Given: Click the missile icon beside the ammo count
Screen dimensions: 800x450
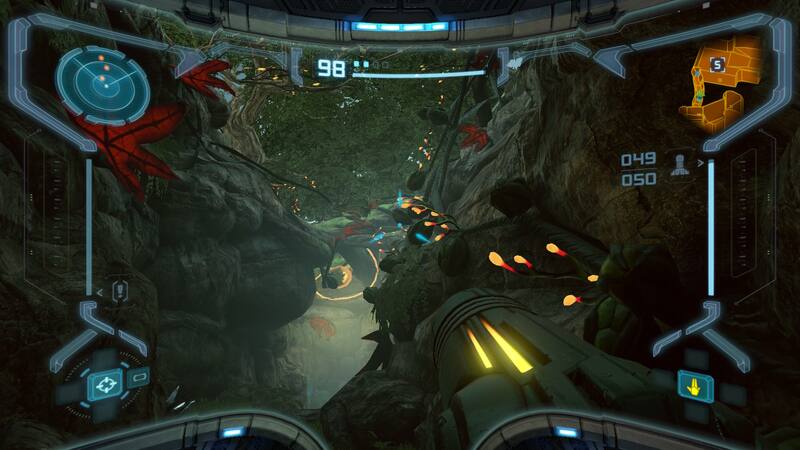Looking at the screenshot, I should (683, 164).
